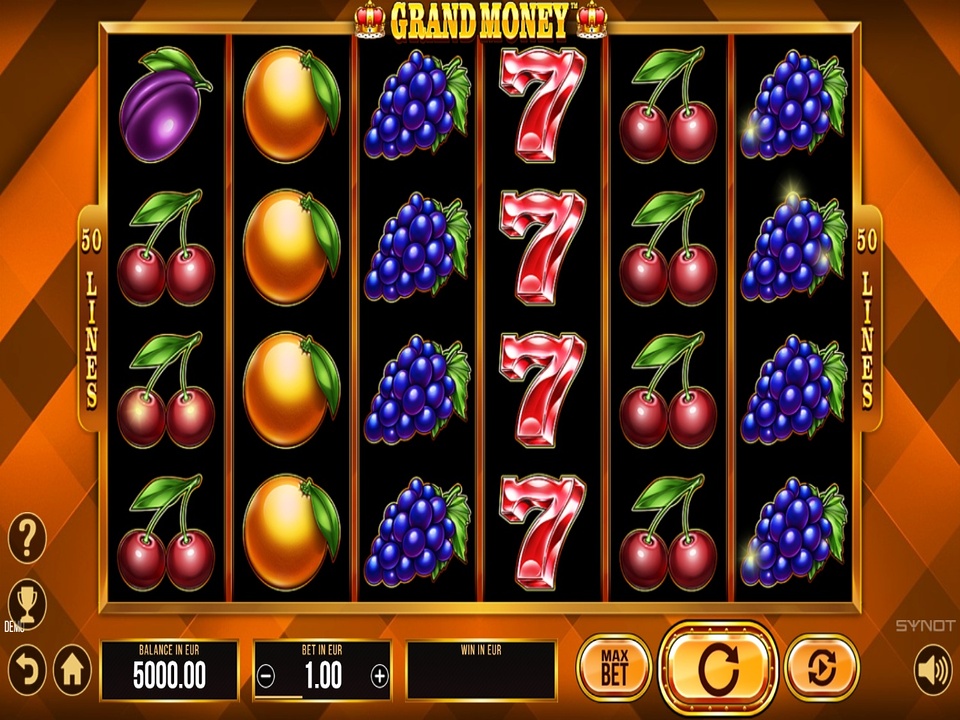Open the trophy icon menu
The width and height of the screenshot is (960, 720).
pyautogui.click(x=27, y=601)
